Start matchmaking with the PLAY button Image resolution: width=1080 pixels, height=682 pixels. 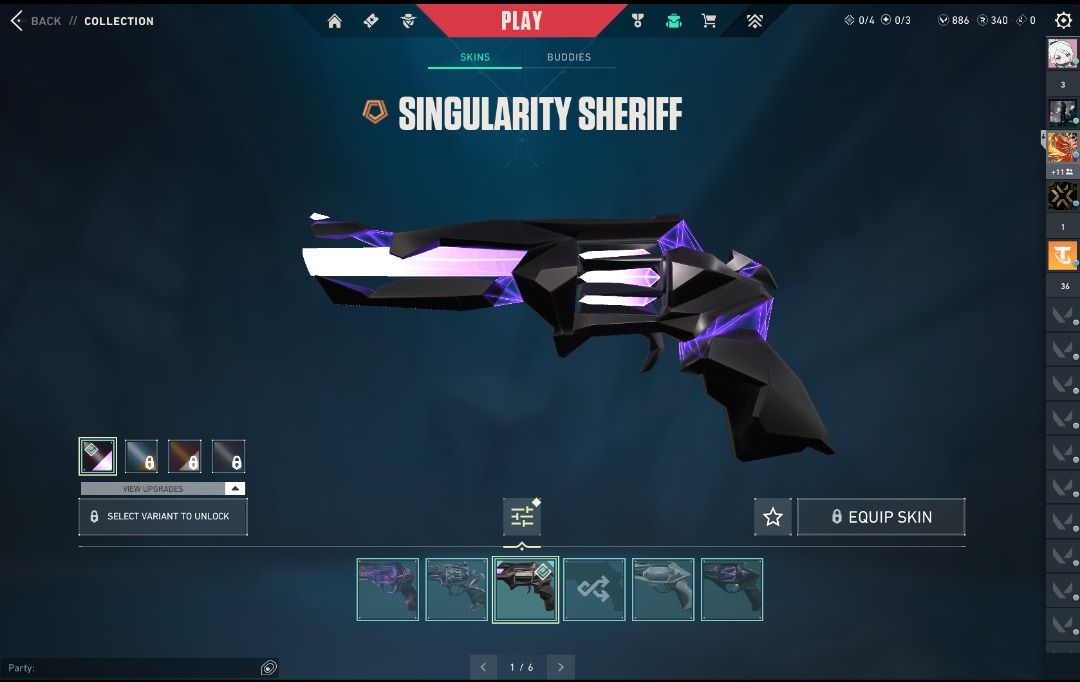pos(521,21)
